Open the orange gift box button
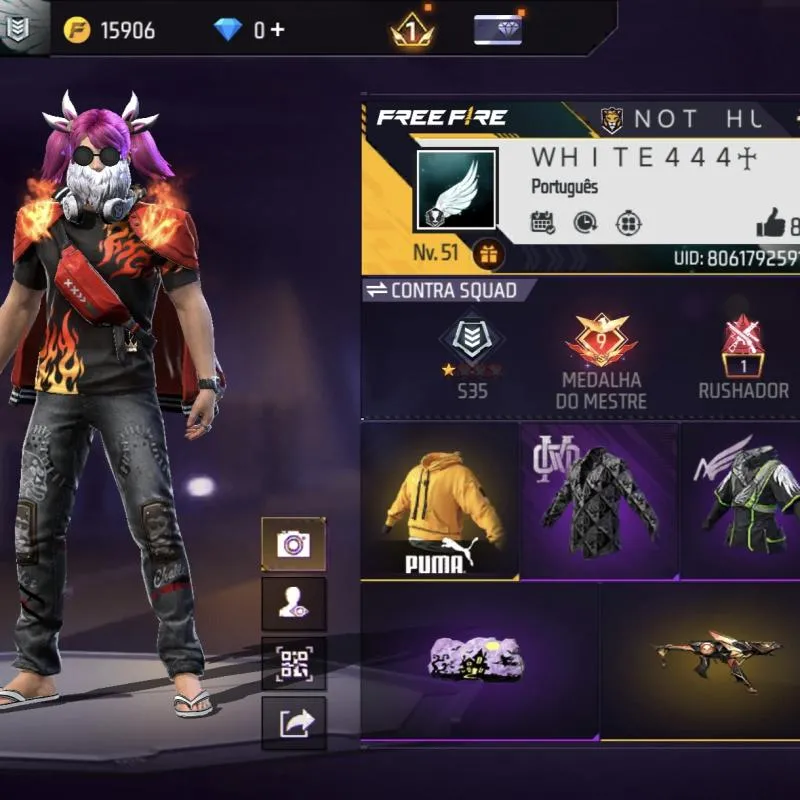800x800 pixels. [x=489, y=254]
